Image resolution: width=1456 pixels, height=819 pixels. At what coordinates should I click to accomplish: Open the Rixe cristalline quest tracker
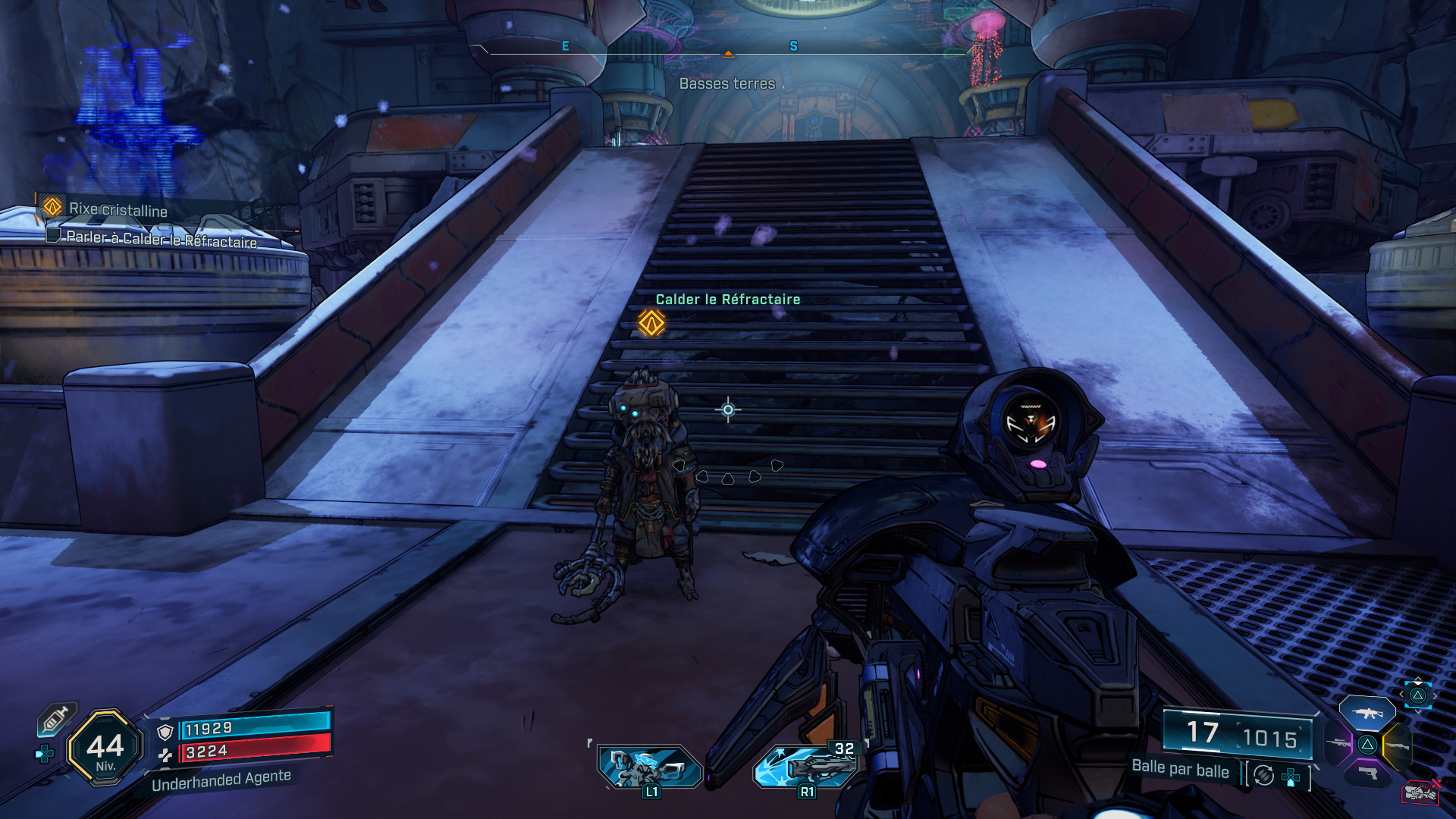coord(118,209)
